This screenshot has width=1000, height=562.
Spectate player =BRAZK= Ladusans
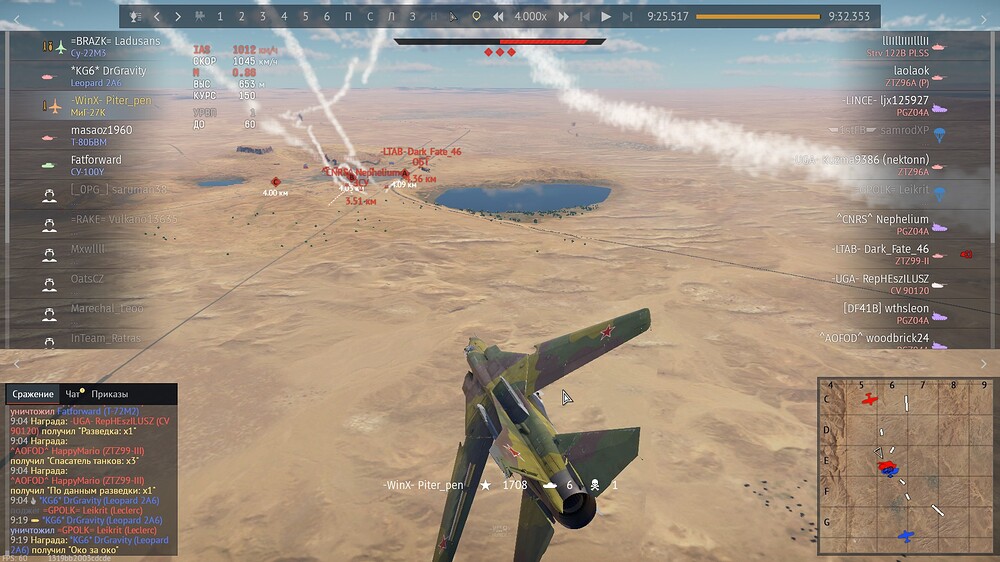115,41
